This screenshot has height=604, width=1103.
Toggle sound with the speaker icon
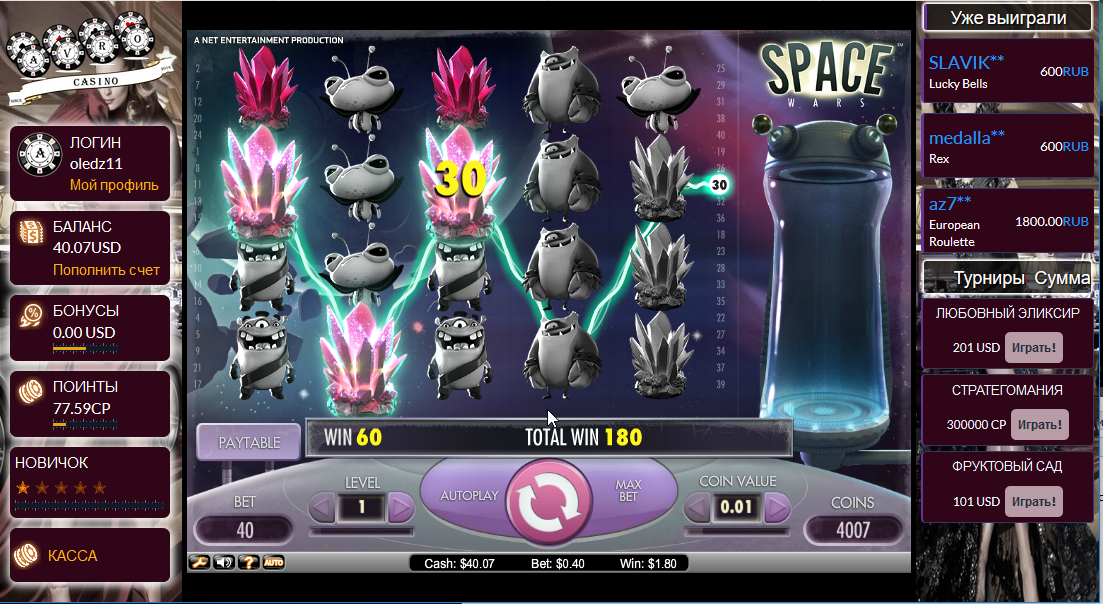click(223, 563)
